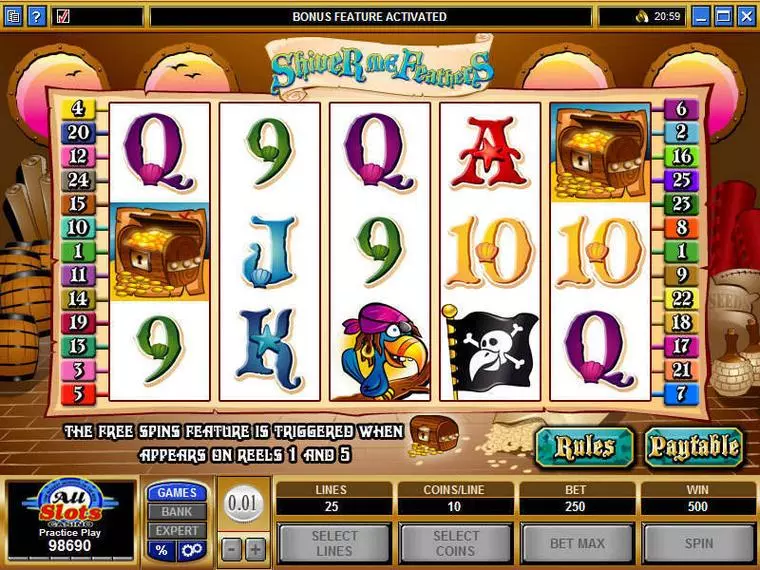
Task: Open the Games menu
Action: (x=177, y=493)
